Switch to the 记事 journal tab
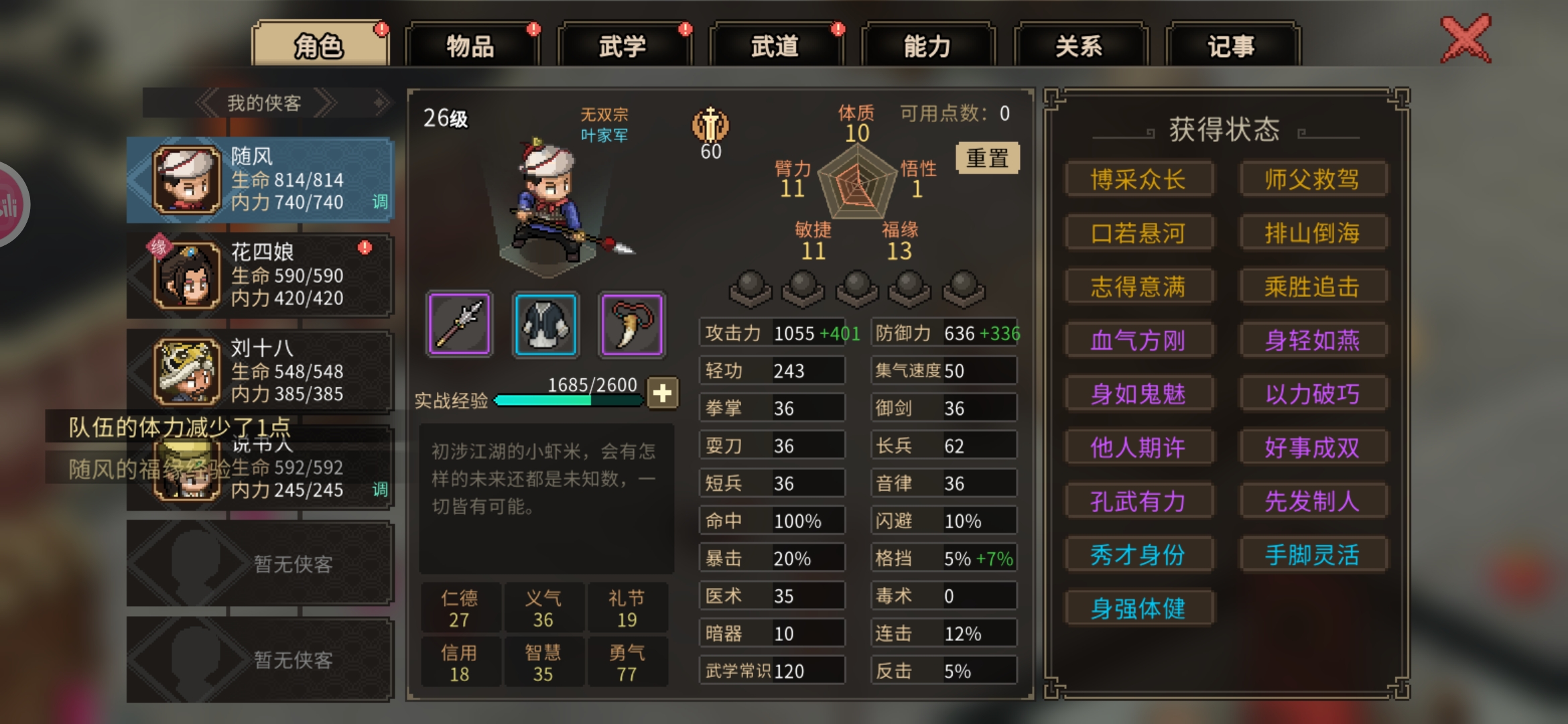The image size is (1568, 724). [x=1232, y=46]
